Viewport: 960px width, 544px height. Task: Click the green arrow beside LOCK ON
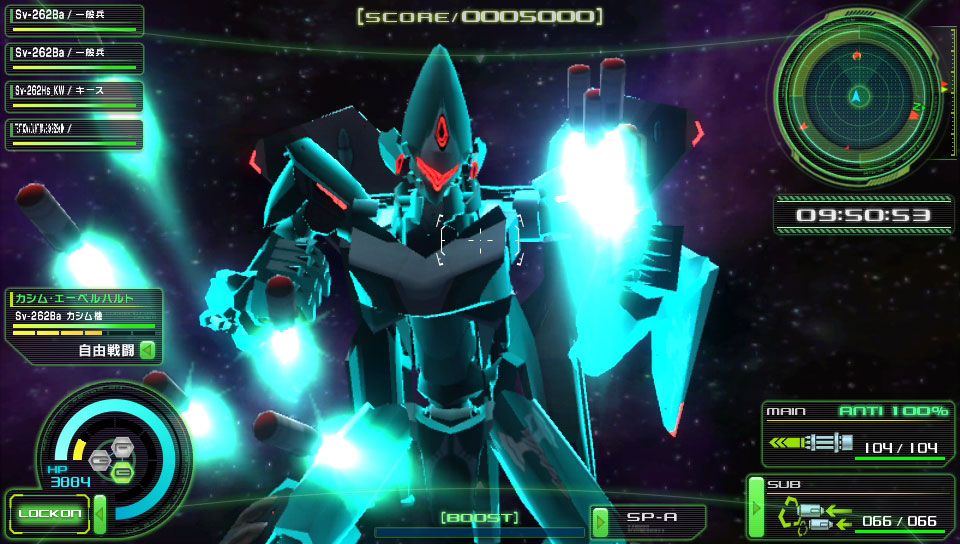(99, 514)
